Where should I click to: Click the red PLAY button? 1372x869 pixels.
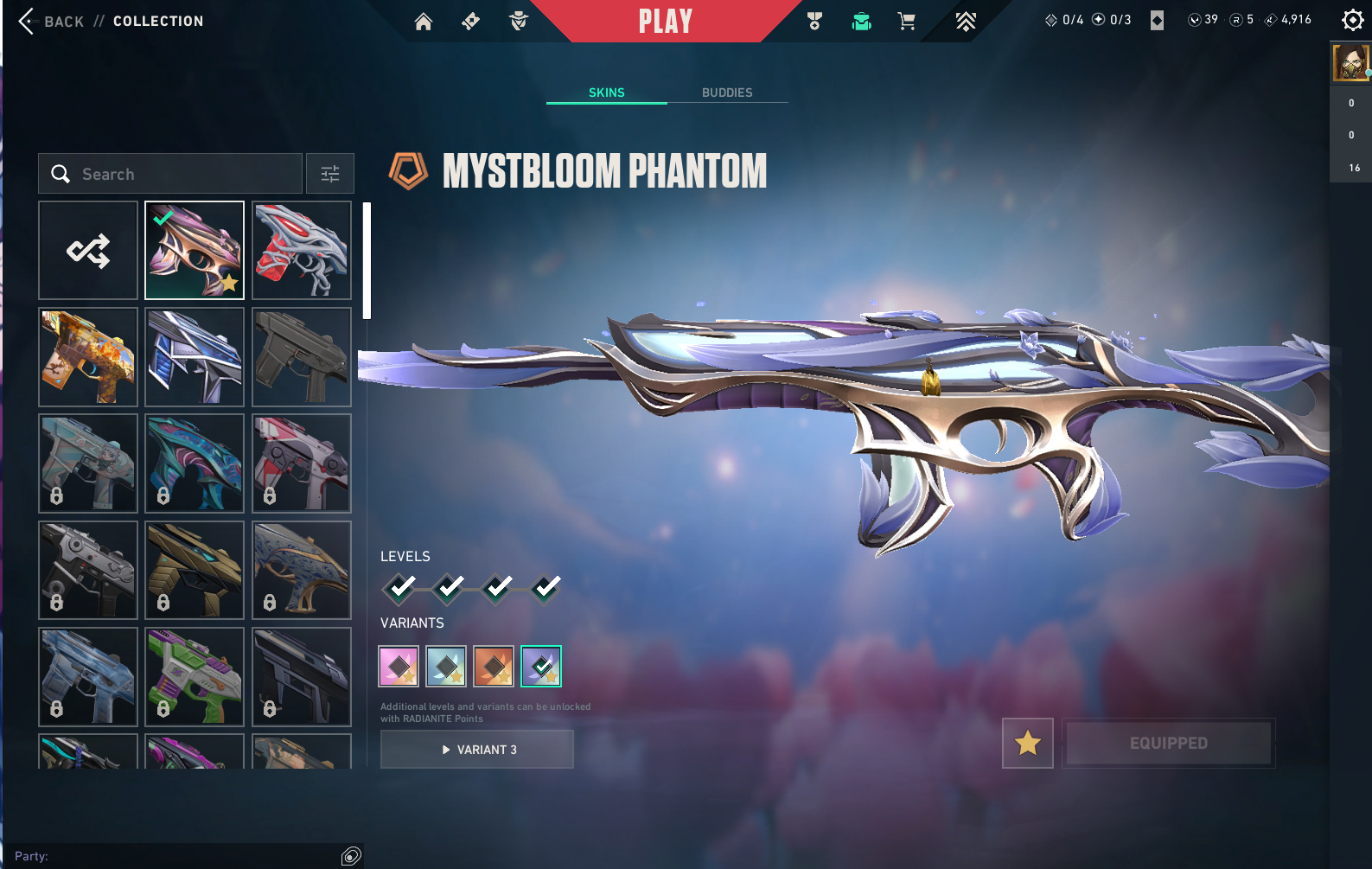(665, 22)
